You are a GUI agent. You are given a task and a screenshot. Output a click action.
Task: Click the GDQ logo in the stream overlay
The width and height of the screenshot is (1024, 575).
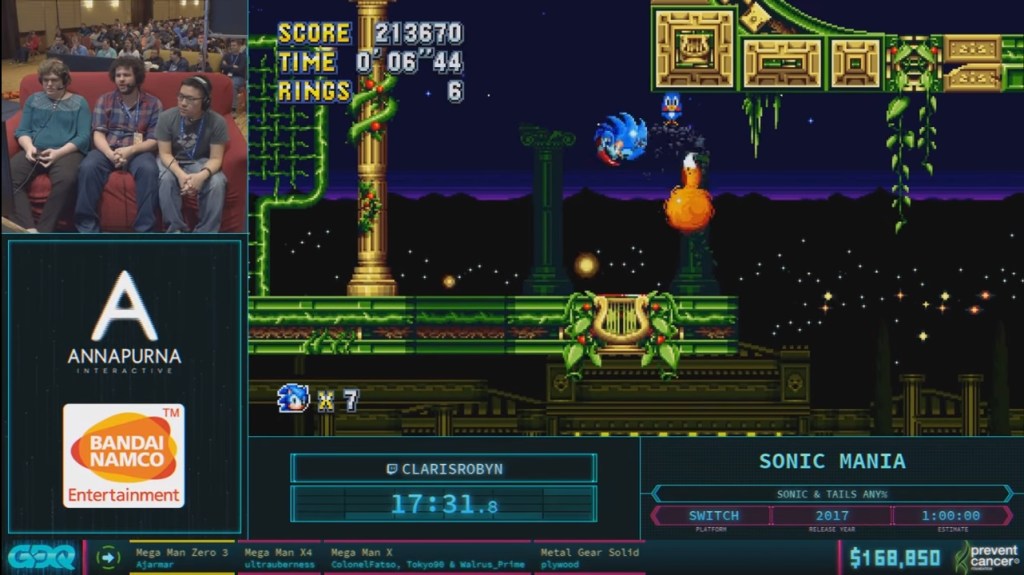point(41,558)
